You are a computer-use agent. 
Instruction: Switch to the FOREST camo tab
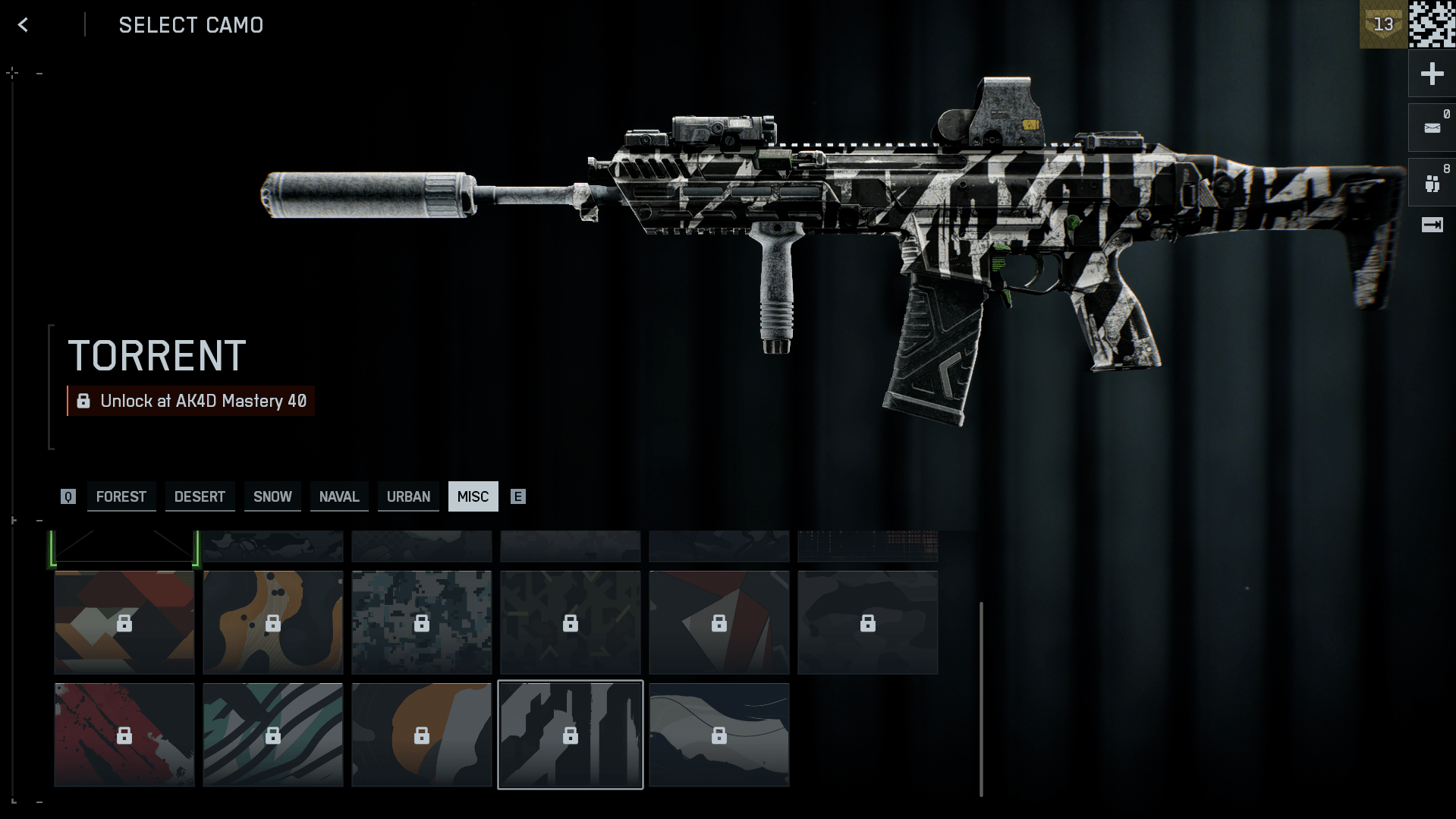coord(121,496)
